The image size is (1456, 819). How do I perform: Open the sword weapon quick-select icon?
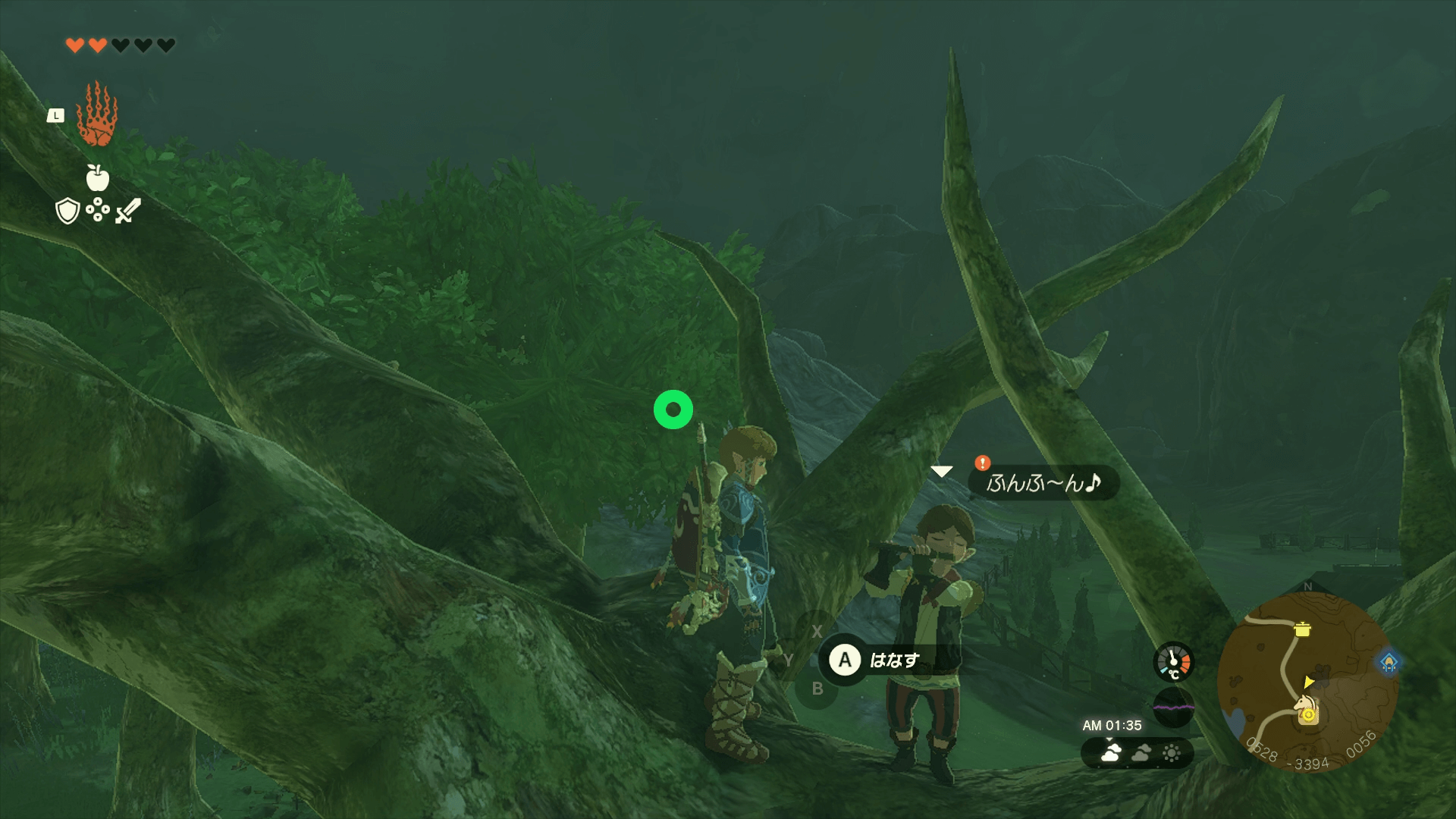click(x=128, y=211)
